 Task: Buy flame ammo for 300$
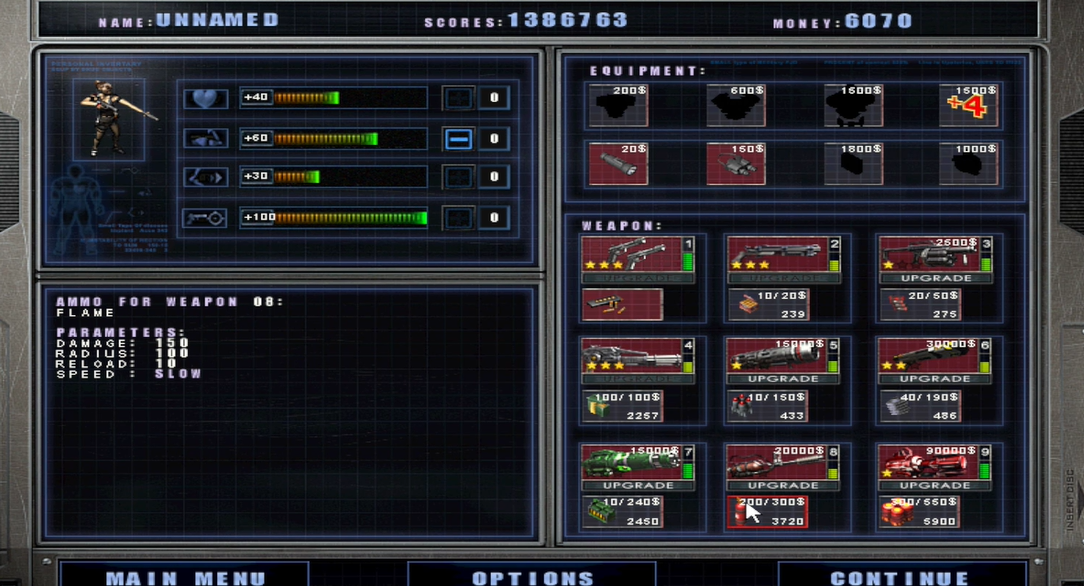tap(767, 511)
